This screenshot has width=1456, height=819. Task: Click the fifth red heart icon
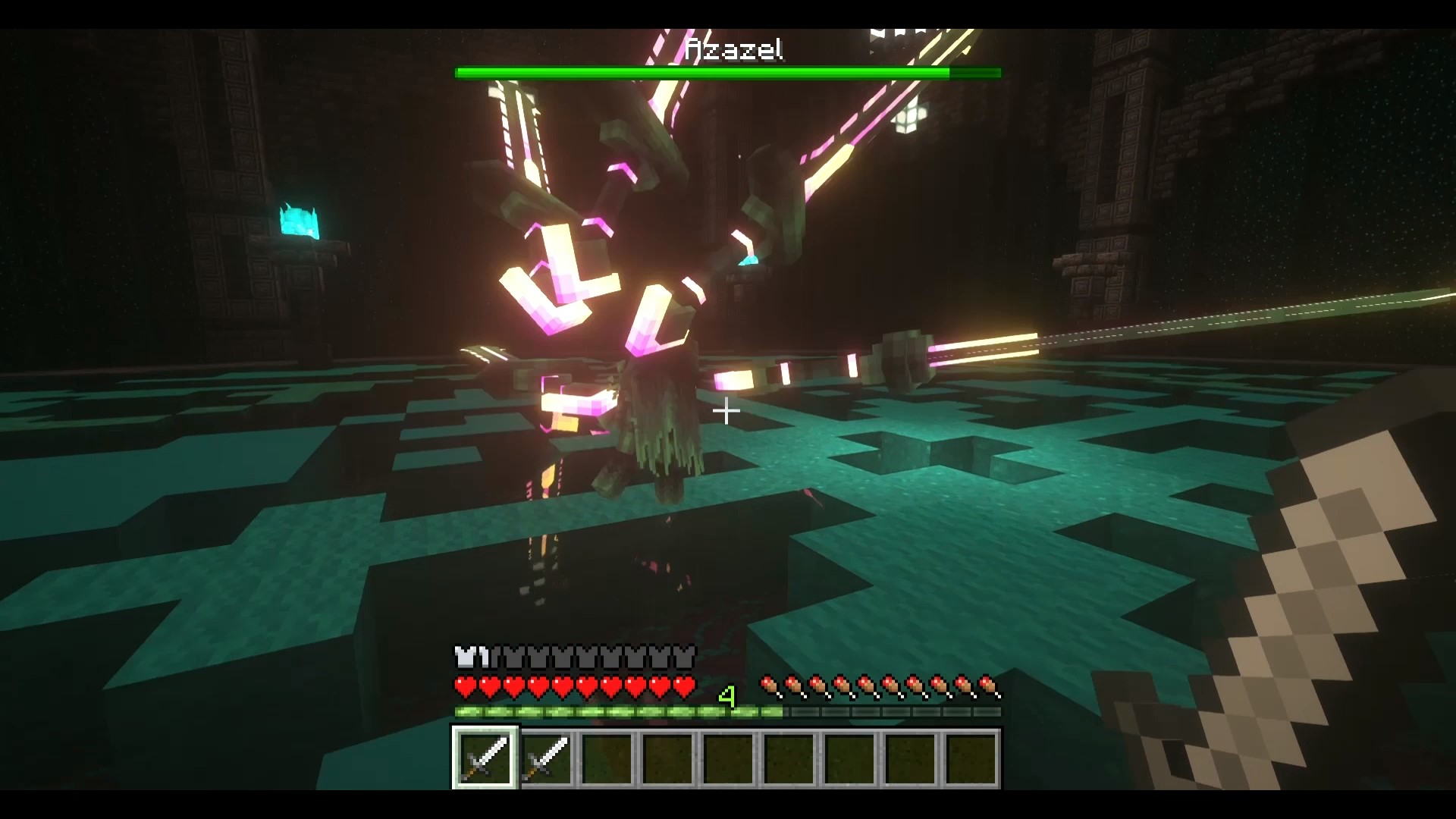(x=562, y=685)
